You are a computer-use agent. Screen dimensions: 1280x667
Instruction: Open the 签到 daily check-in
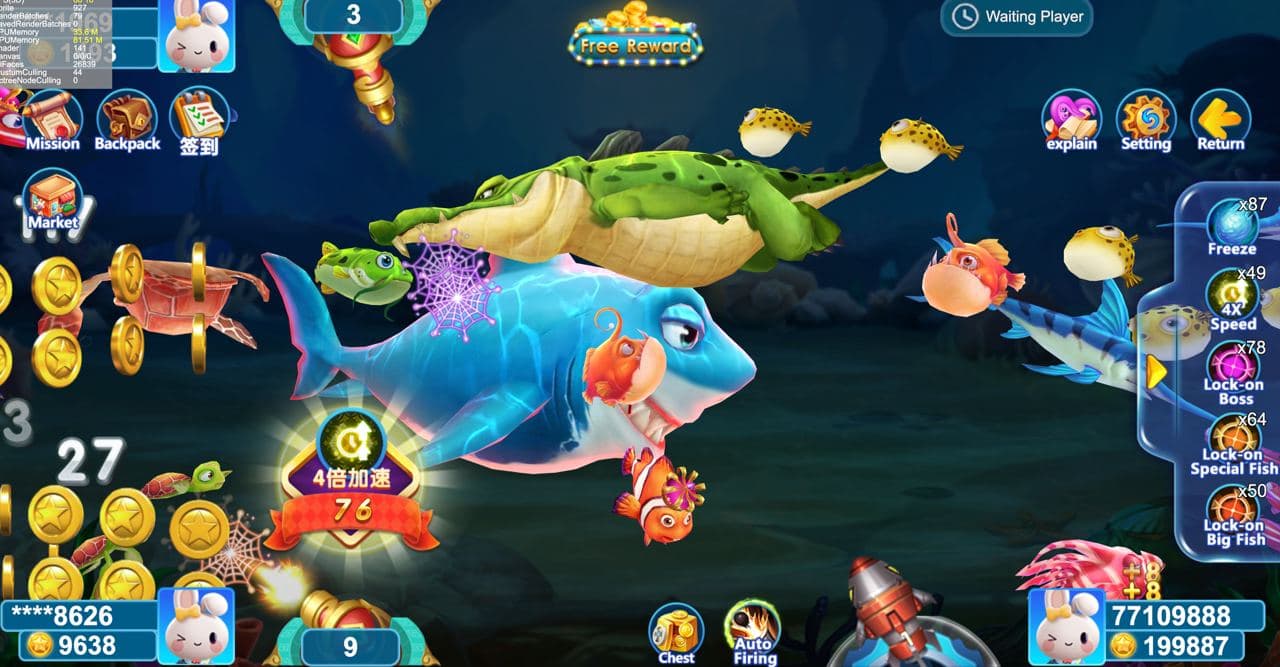198,118
